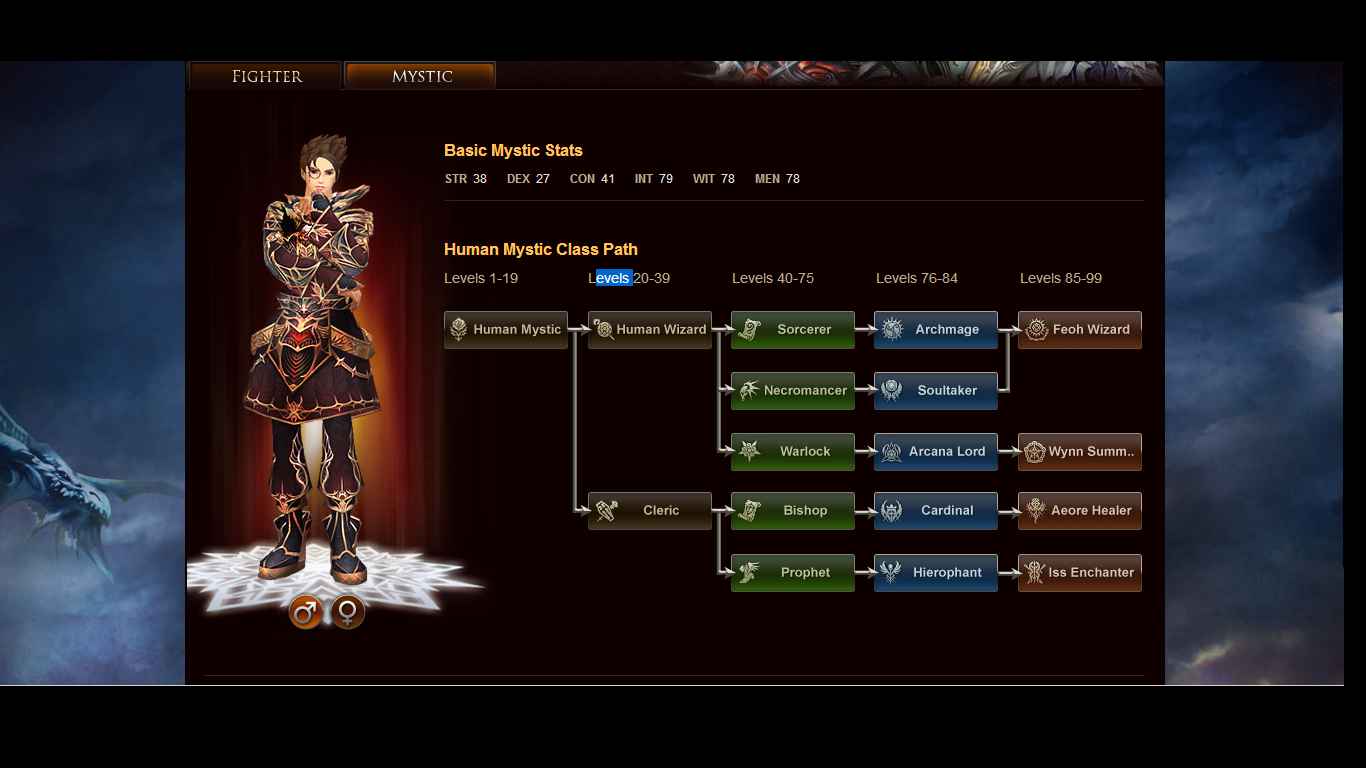Click the Wynn Summoner button
Screen dimensions: 1366x768
pyautogui.click(x=1079, y=452)
